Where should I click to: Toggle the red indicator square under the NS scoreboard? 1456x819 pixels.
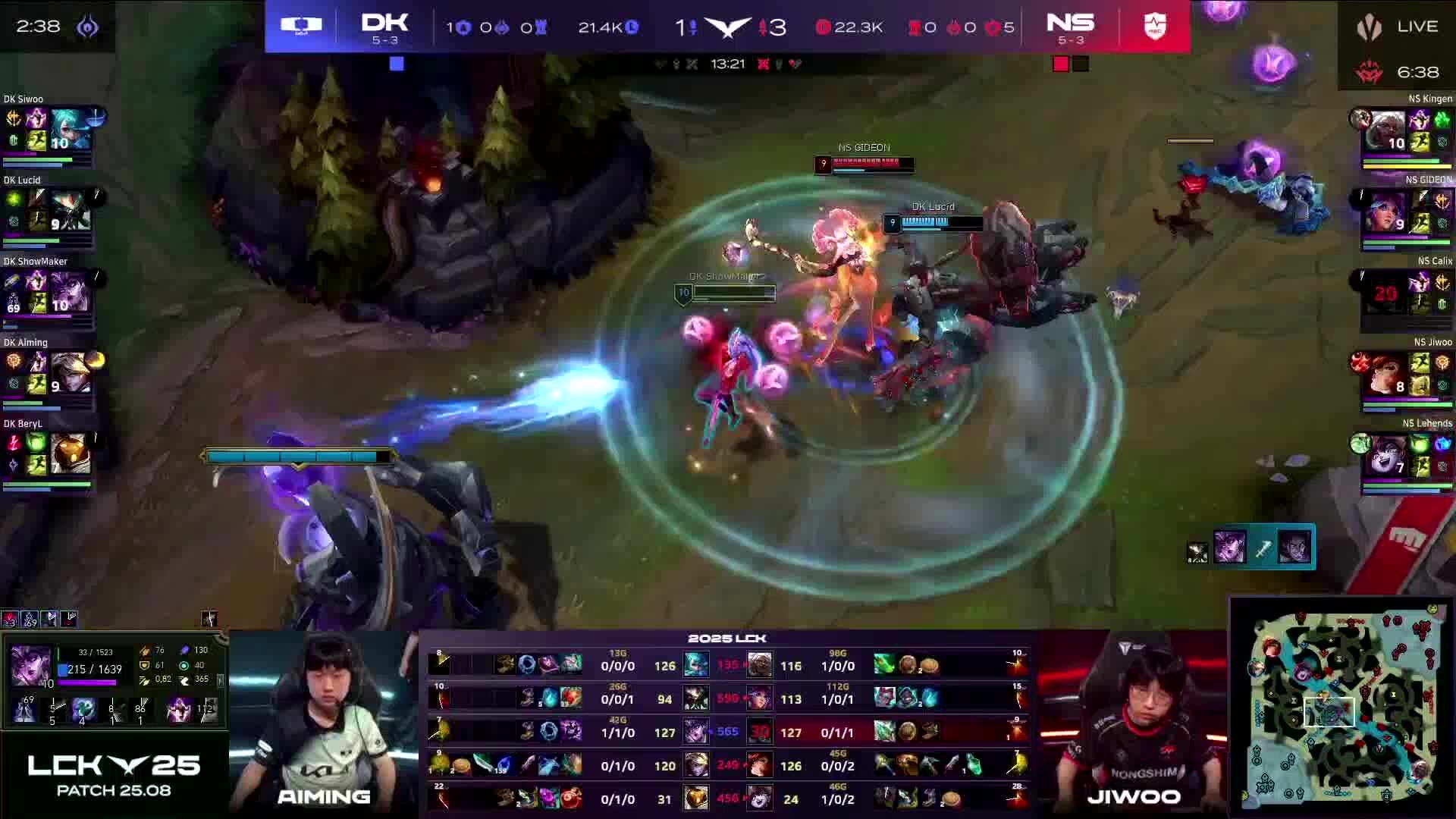pos(1059,64)
